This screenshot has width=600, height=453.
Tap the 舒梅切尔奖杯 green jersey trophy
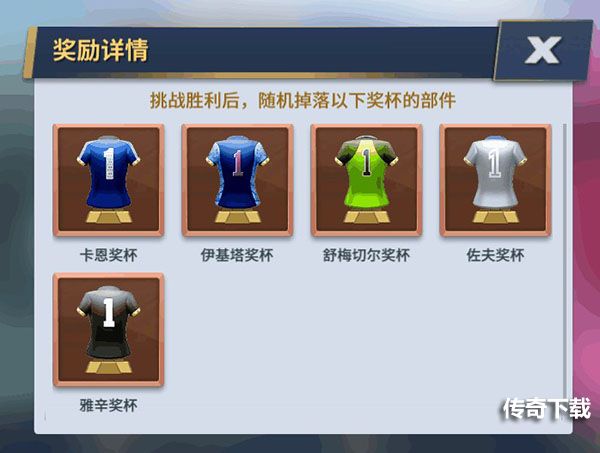[366, 180]
